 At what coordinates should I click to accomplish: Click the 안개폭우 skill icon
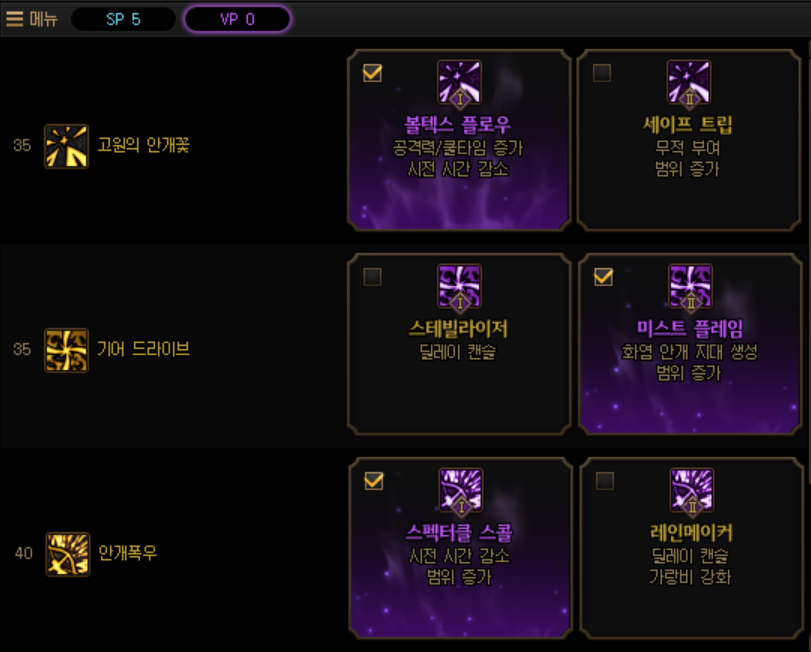[67, 553]
